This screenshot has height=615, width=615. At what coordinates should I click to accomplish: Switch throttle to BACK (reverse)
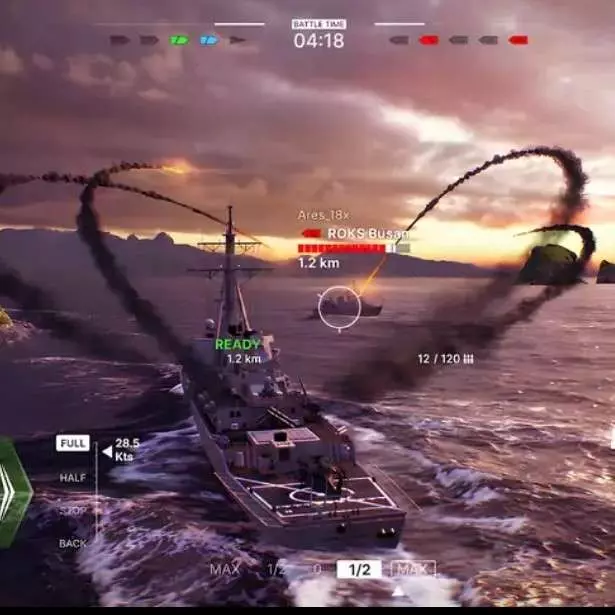pyautogui.click(x=73, y=544)
